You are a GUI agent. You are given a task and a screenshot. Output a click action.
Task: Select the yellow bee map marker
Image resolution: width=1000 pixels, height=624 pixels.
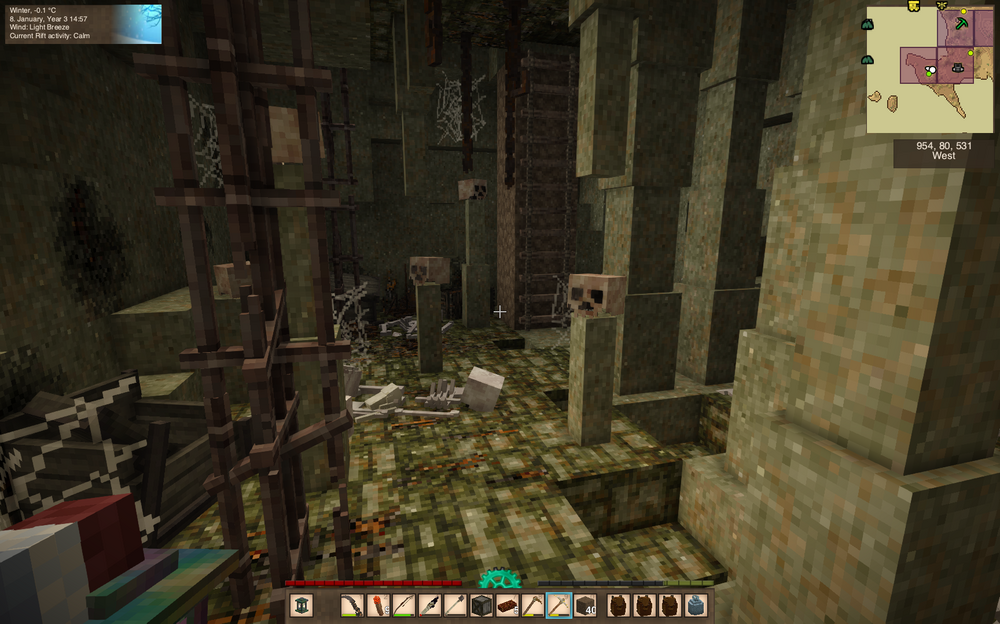(942, 6)
